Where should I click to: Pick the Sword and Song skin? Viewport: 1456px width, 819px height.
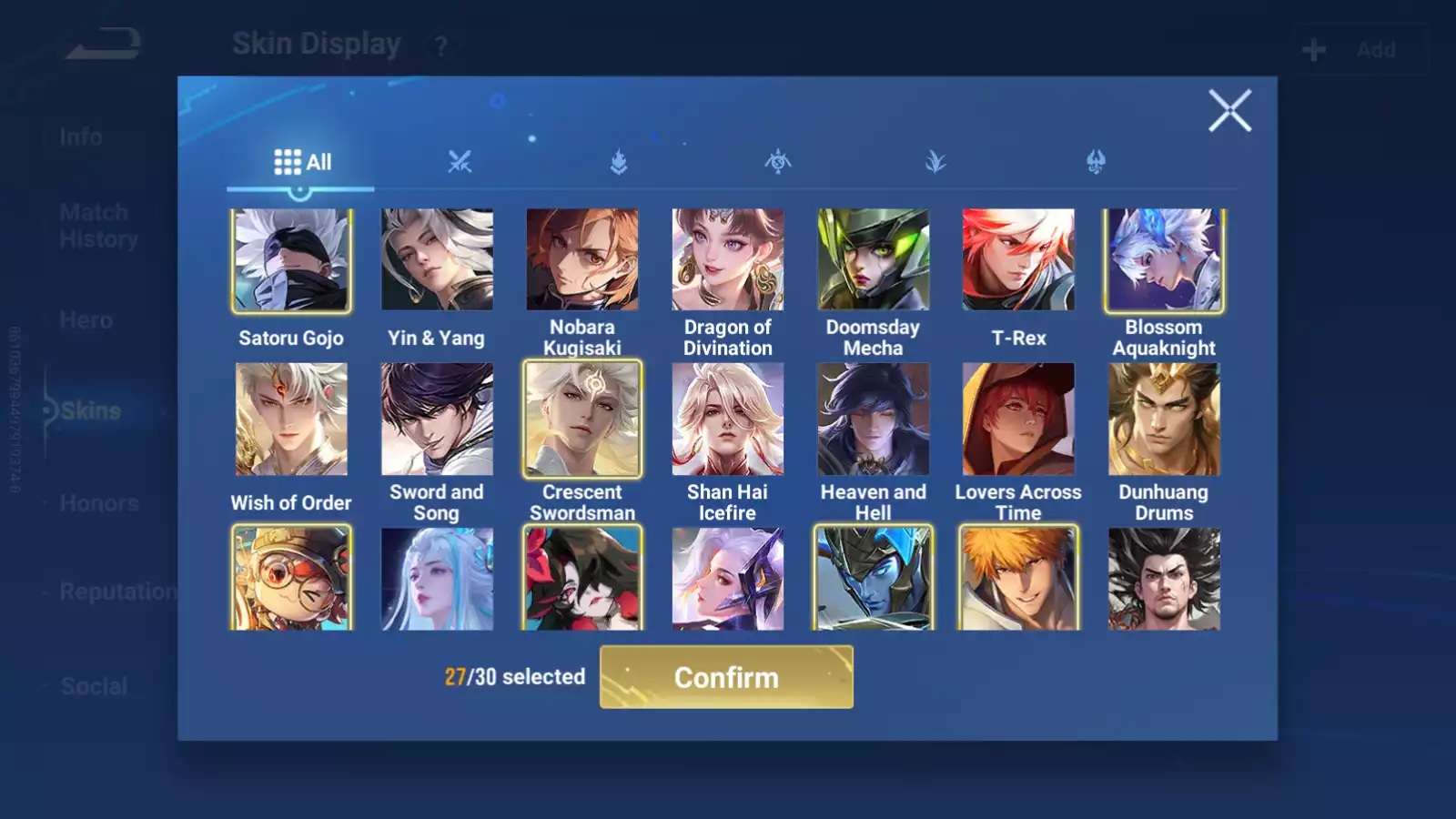tap(437, 420)
